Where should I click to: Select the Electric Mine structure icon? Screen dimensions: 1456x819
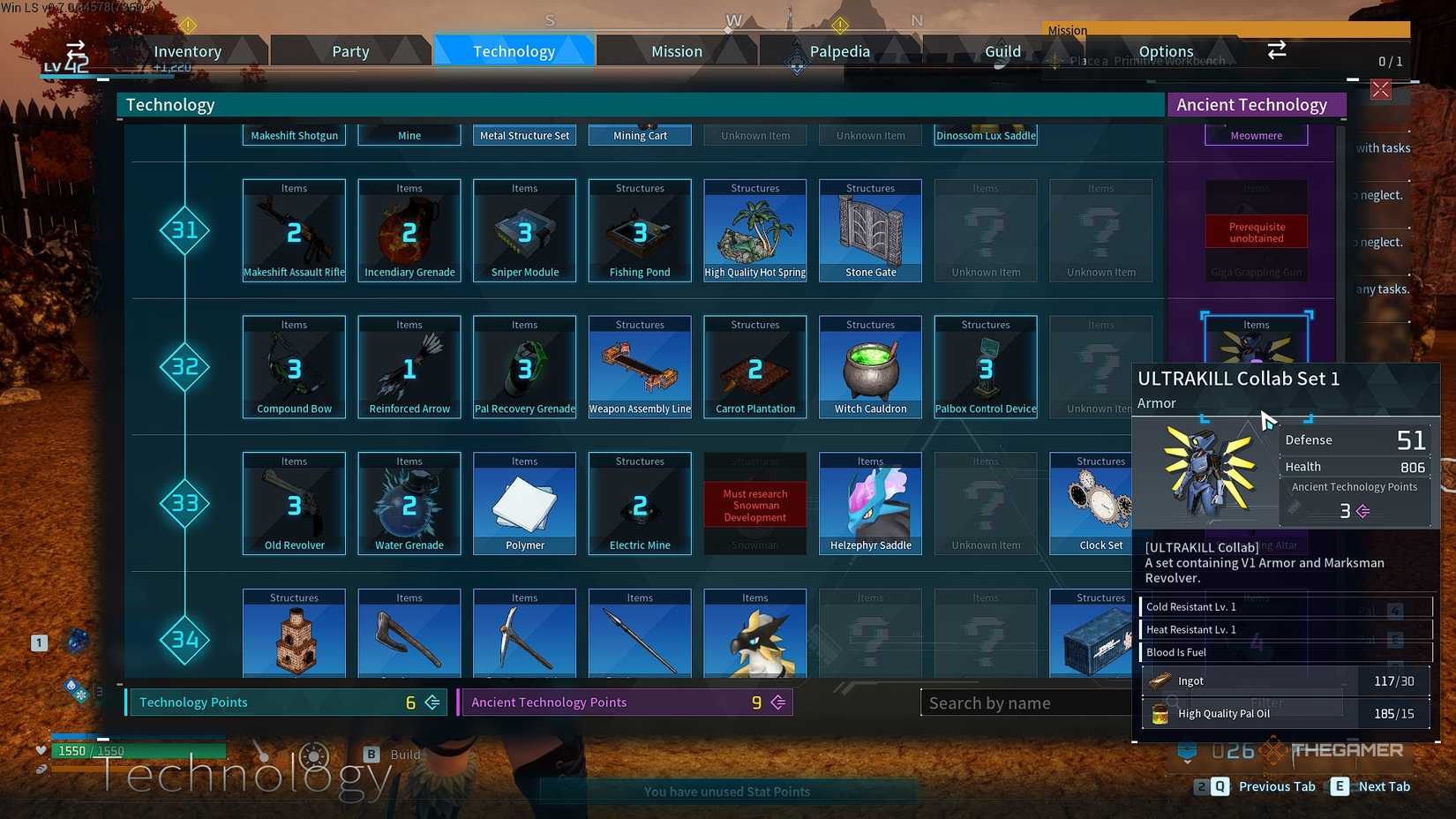click(639, 503)
